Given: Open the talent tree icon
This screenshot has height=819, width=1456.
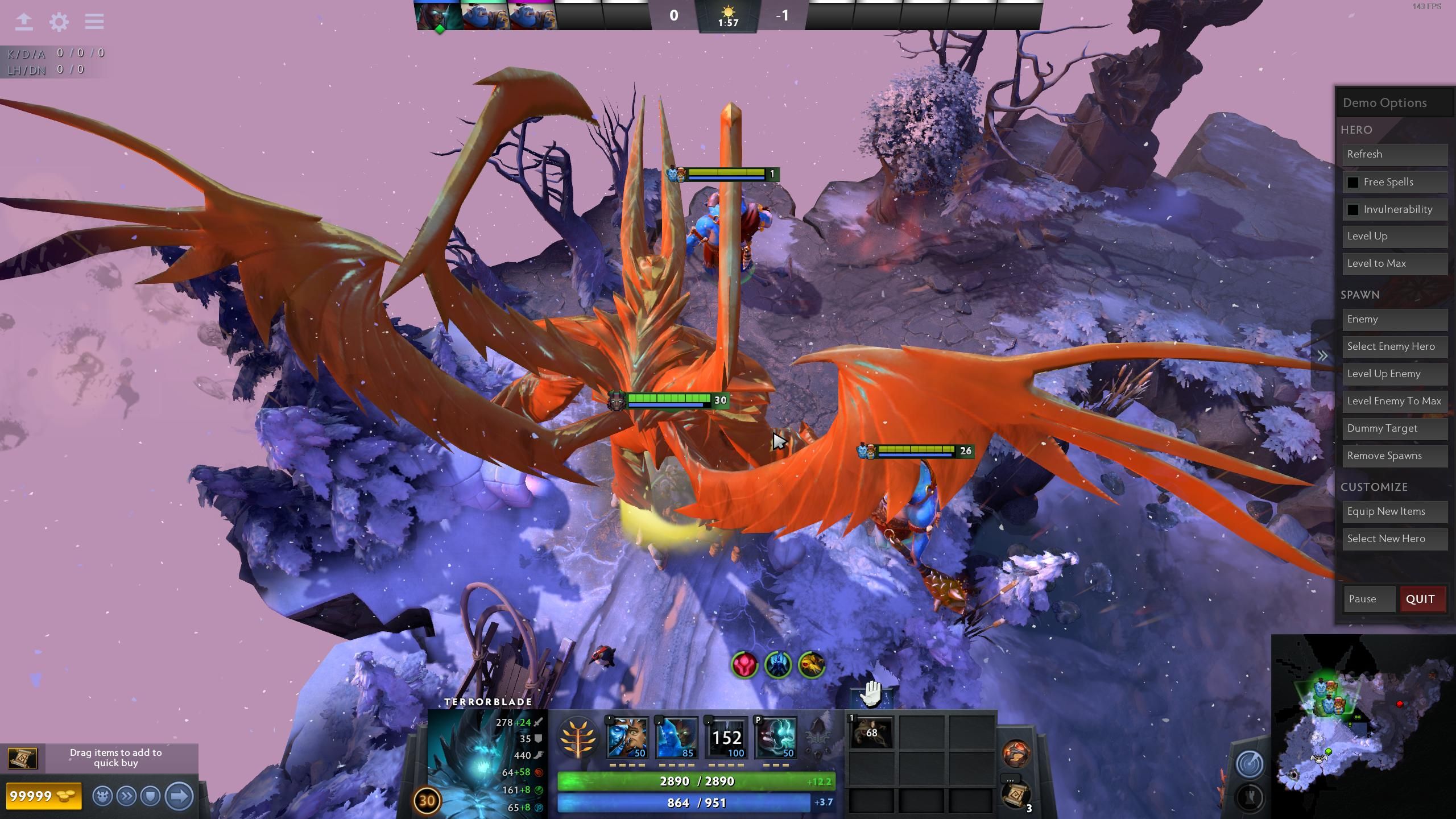Looking at the screenshot, I should [x=578, y=738].
